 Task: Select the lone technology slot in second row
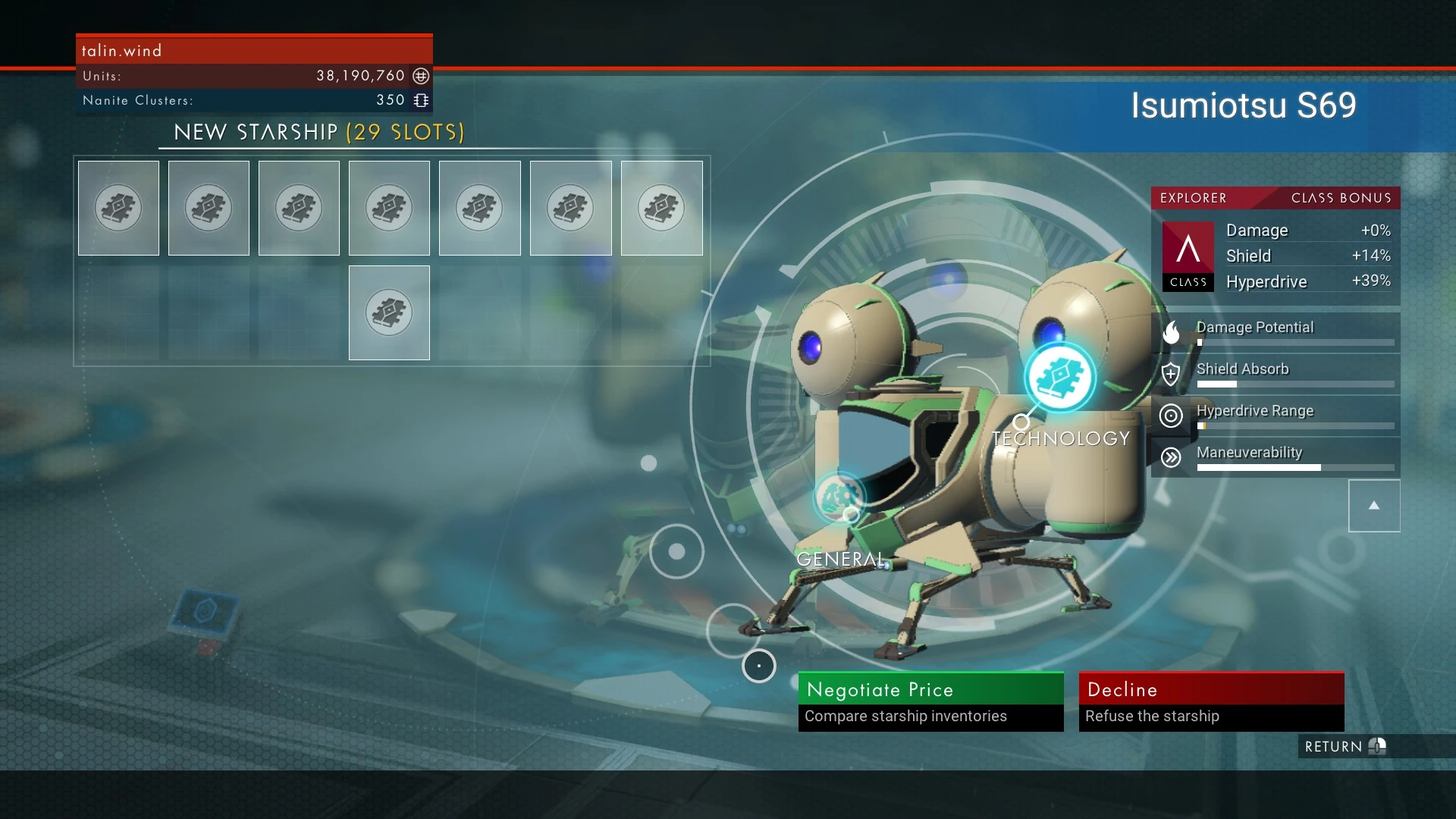click(x=389, y=312)
